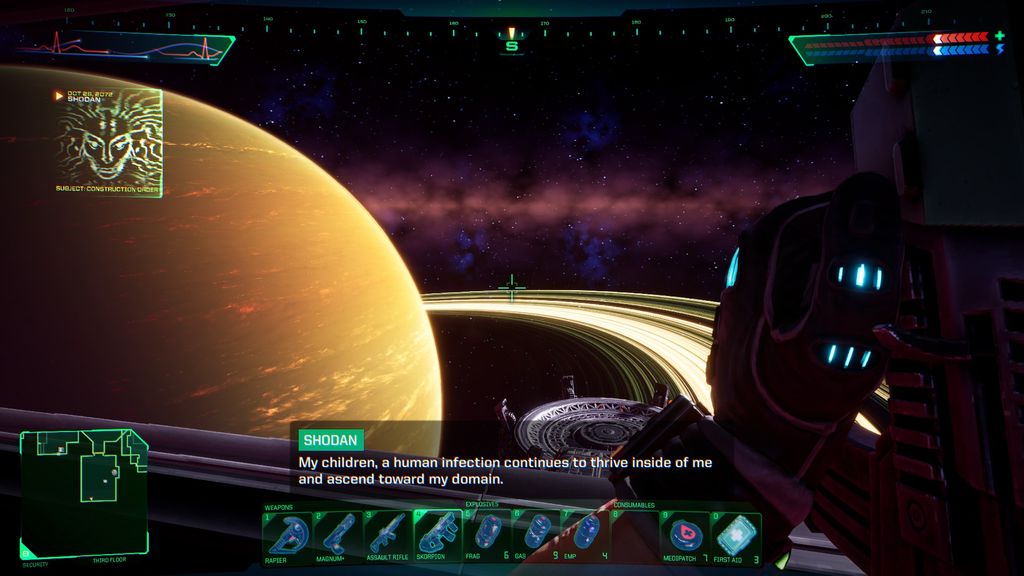This screenshot has width=1024, height=576.
Task: Click the SHODAN audio log portrait
Action: point(110,142)
